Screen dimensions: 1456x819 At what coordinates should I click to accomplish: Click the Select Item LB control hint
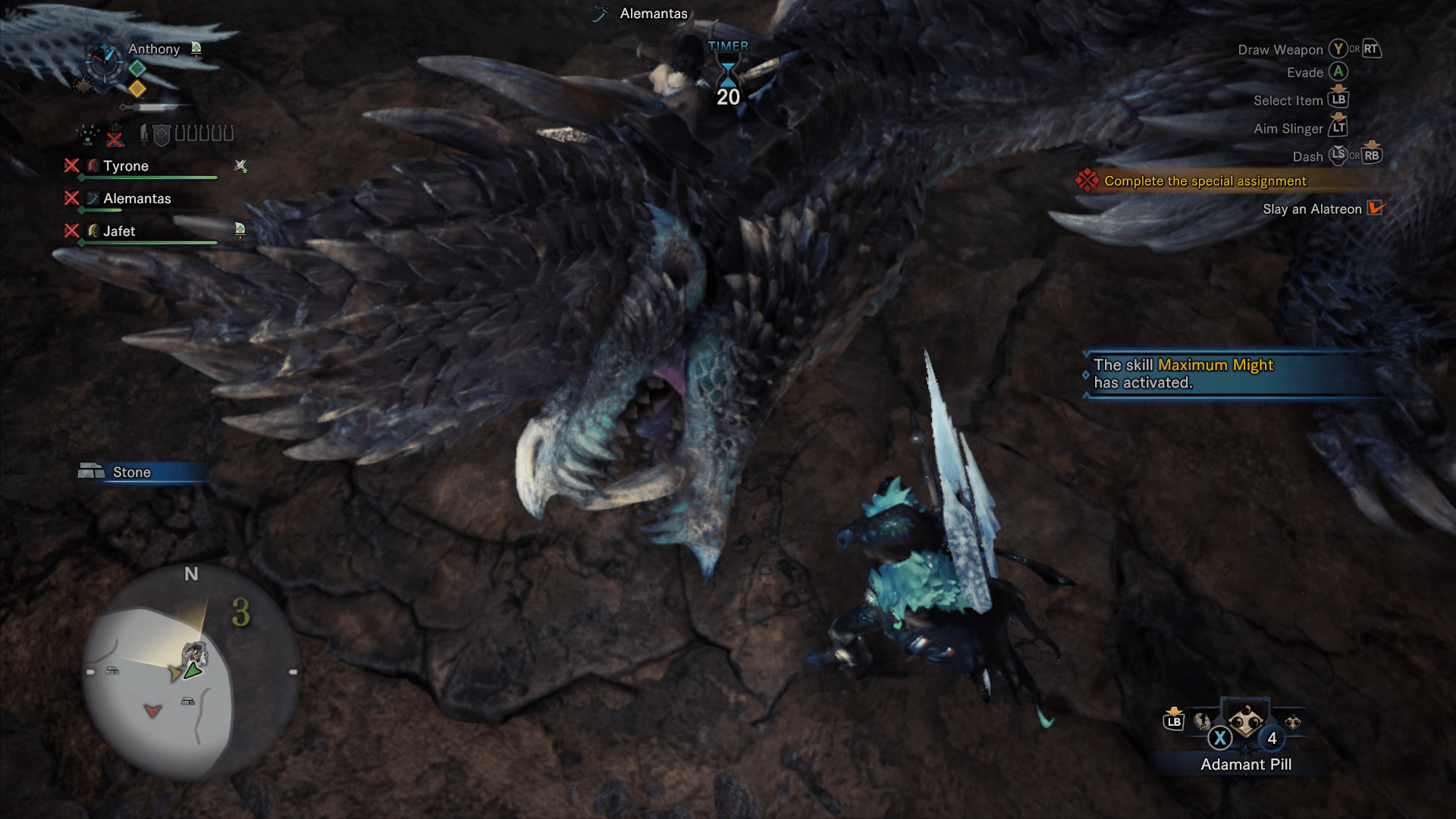(1340, 99)
